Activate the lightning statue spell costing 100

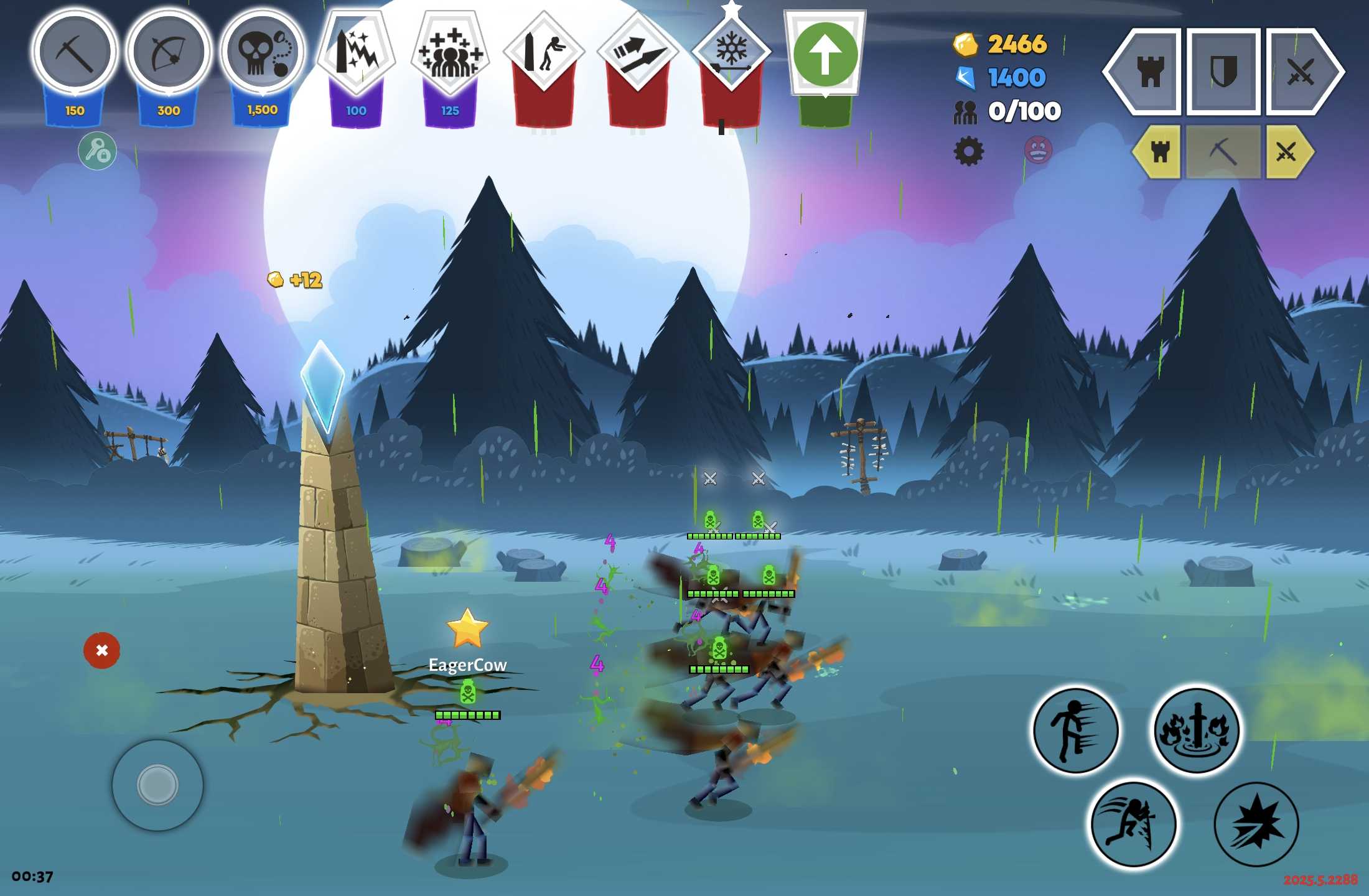[x=357, y=53]
